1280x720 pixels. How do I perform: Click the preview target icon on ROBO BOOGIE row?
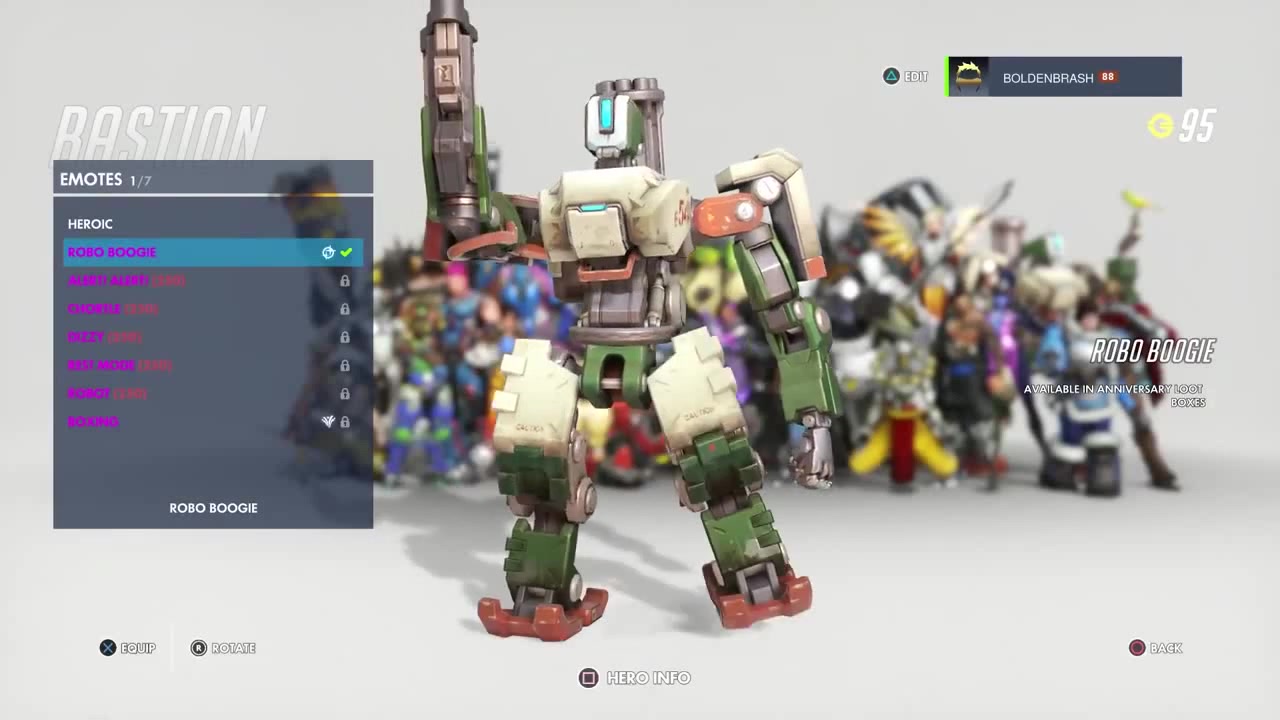(327, 252)
